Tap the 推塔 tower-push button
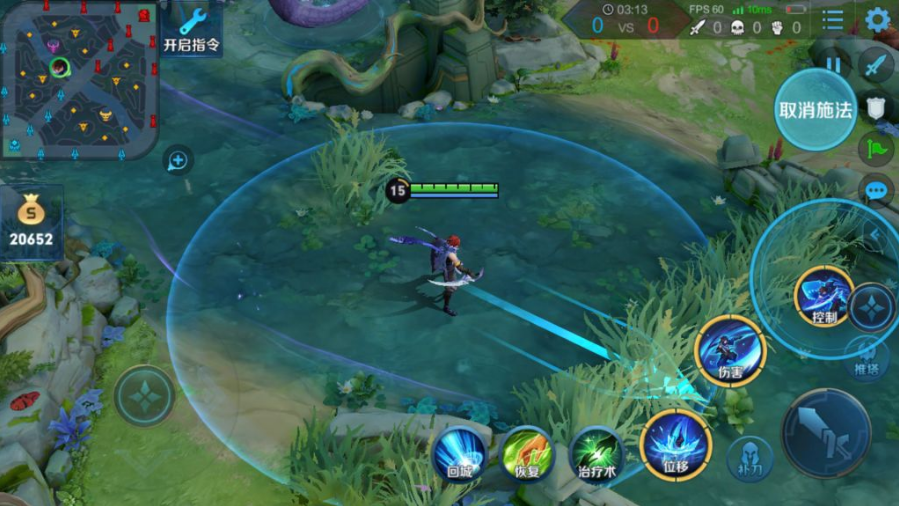Image resolution: width=899 pixels, height=506 pixels. pyautogui.click(x=866, y=357)
